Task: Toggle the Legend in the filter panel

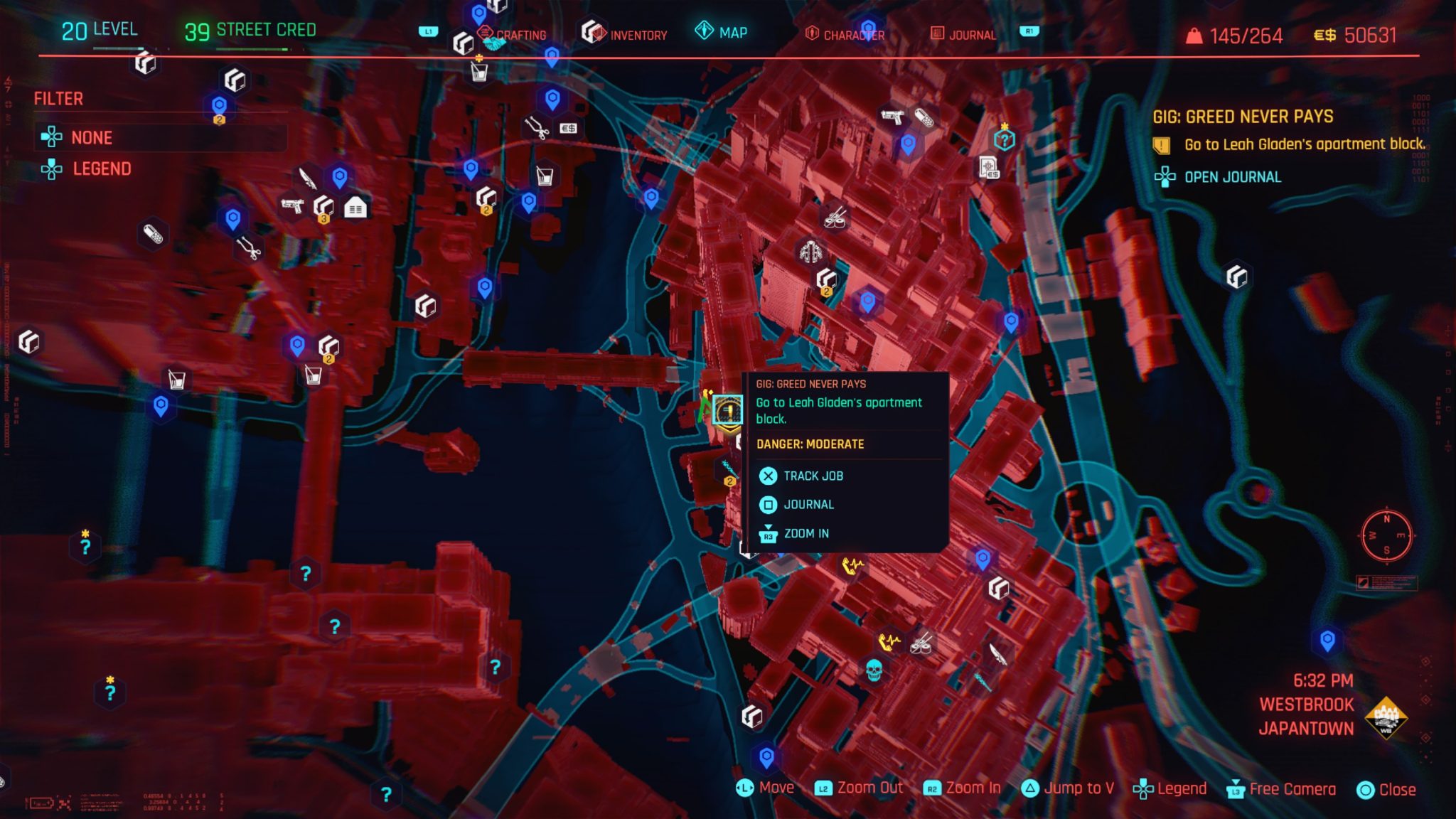Action: click(x=102, y=168)
